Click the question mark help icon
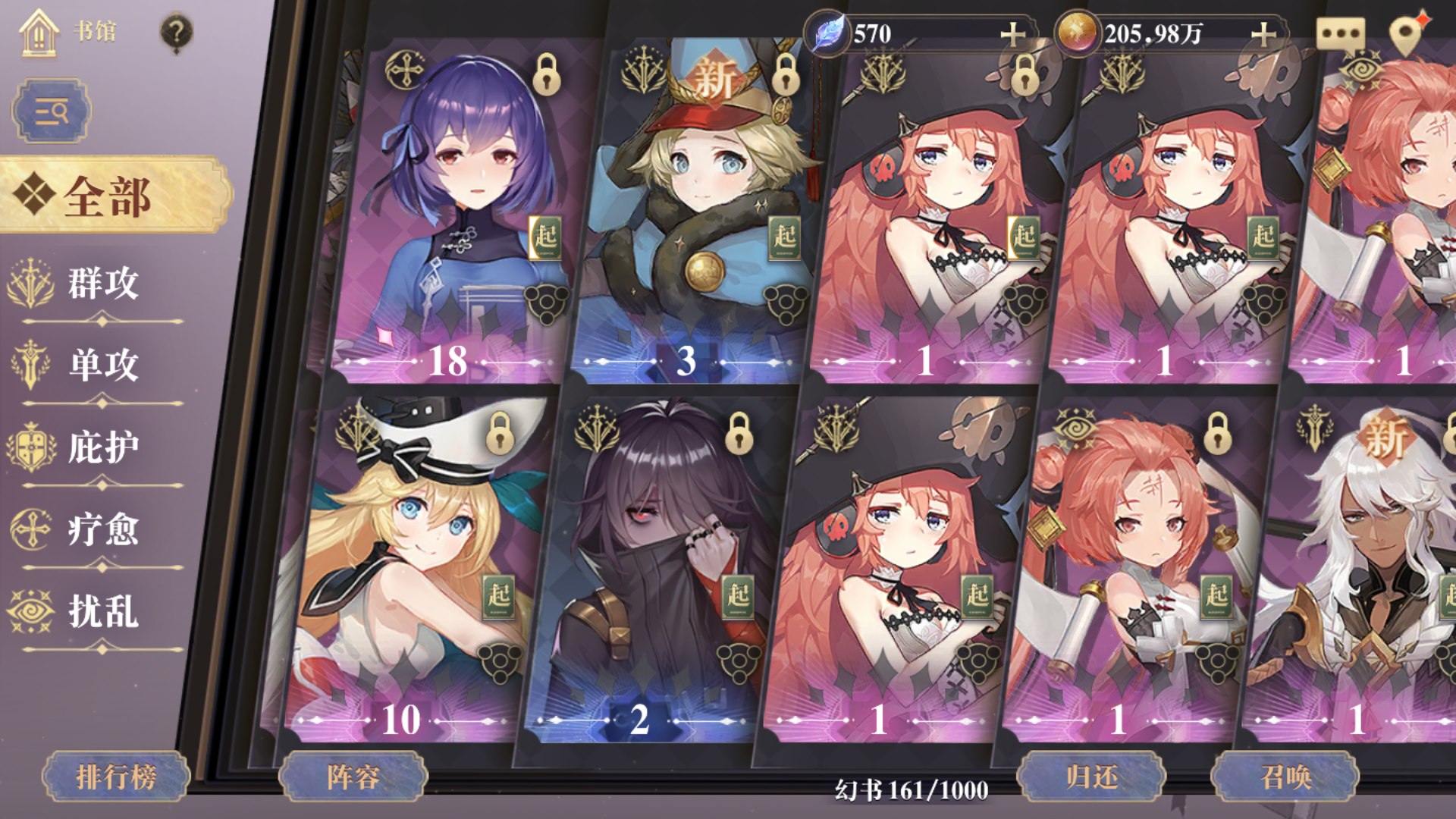1456x819 pixels. (x=176, y=29)
